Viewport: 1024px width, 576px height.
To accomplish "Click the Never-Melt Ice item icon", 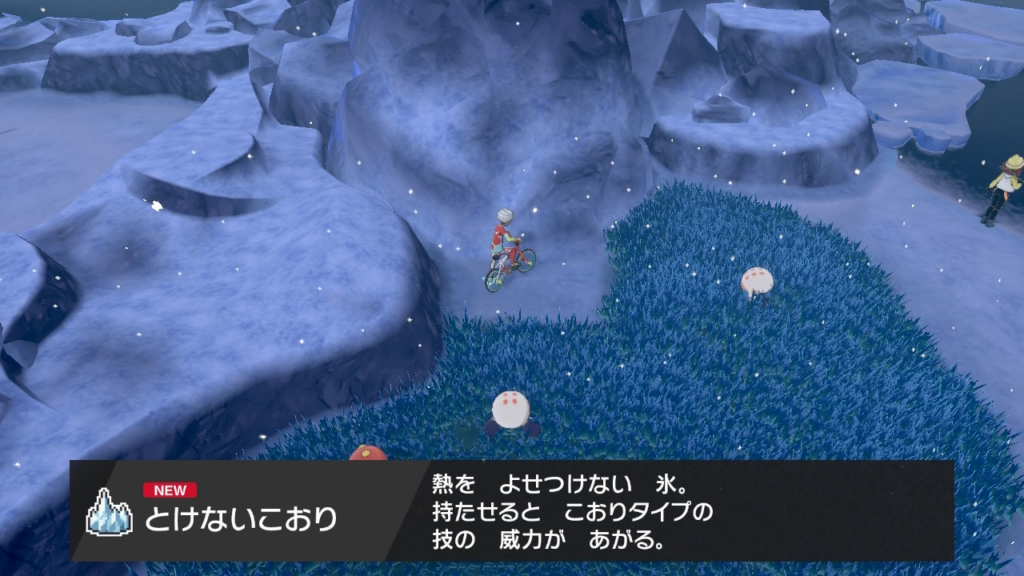I will 108,512.
